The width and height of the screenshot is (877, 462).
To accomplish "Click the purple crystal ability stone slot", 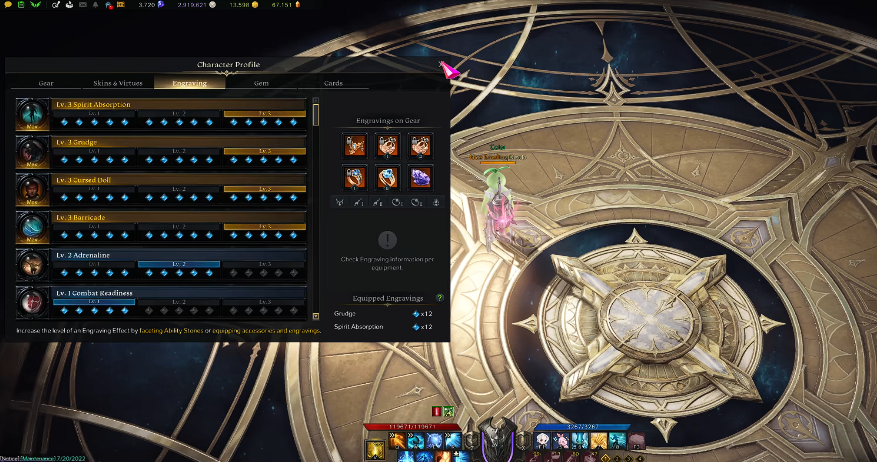I will (421, 177).
